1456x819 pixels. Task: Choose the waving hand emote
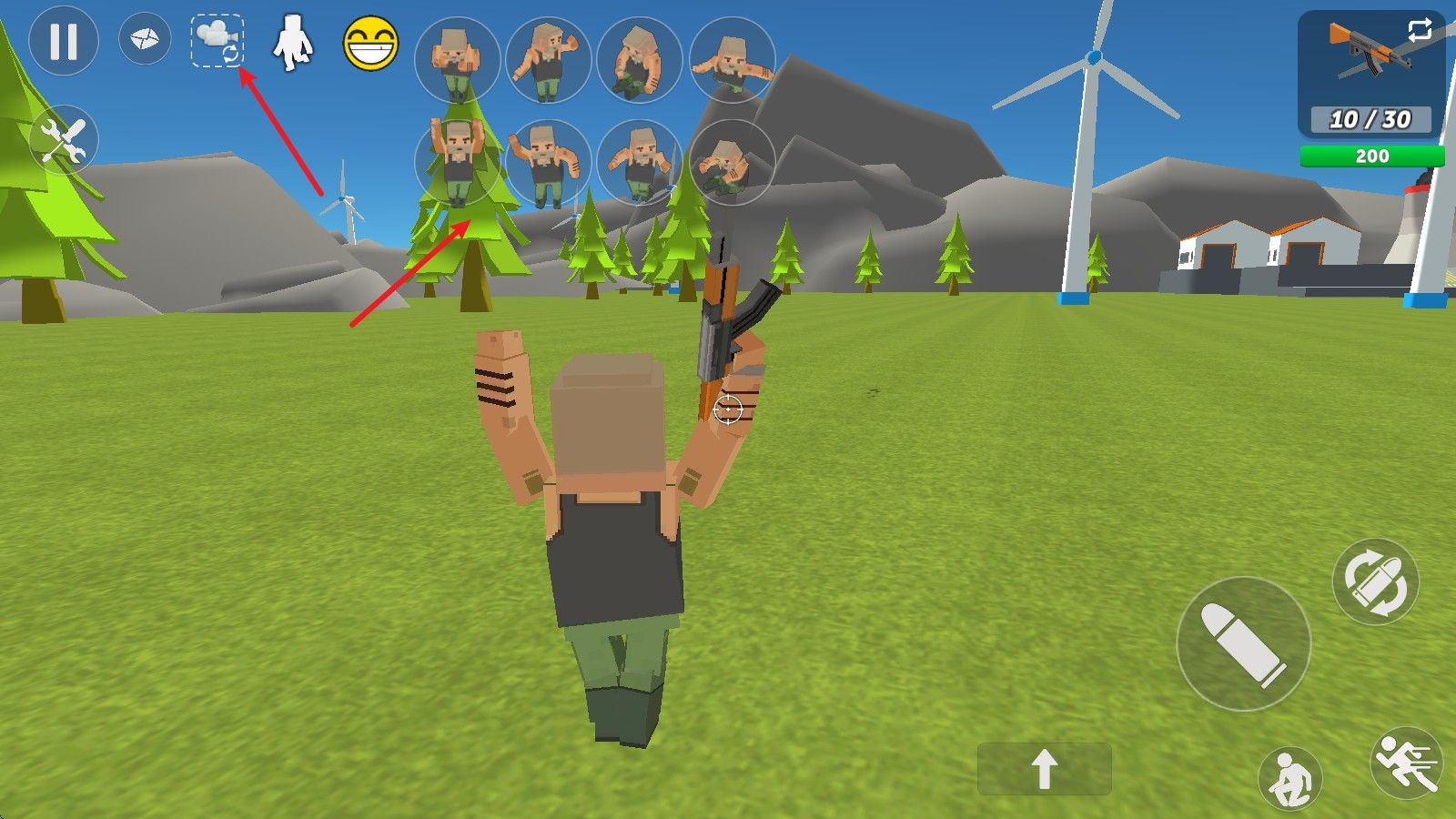(x=548, y=60)
